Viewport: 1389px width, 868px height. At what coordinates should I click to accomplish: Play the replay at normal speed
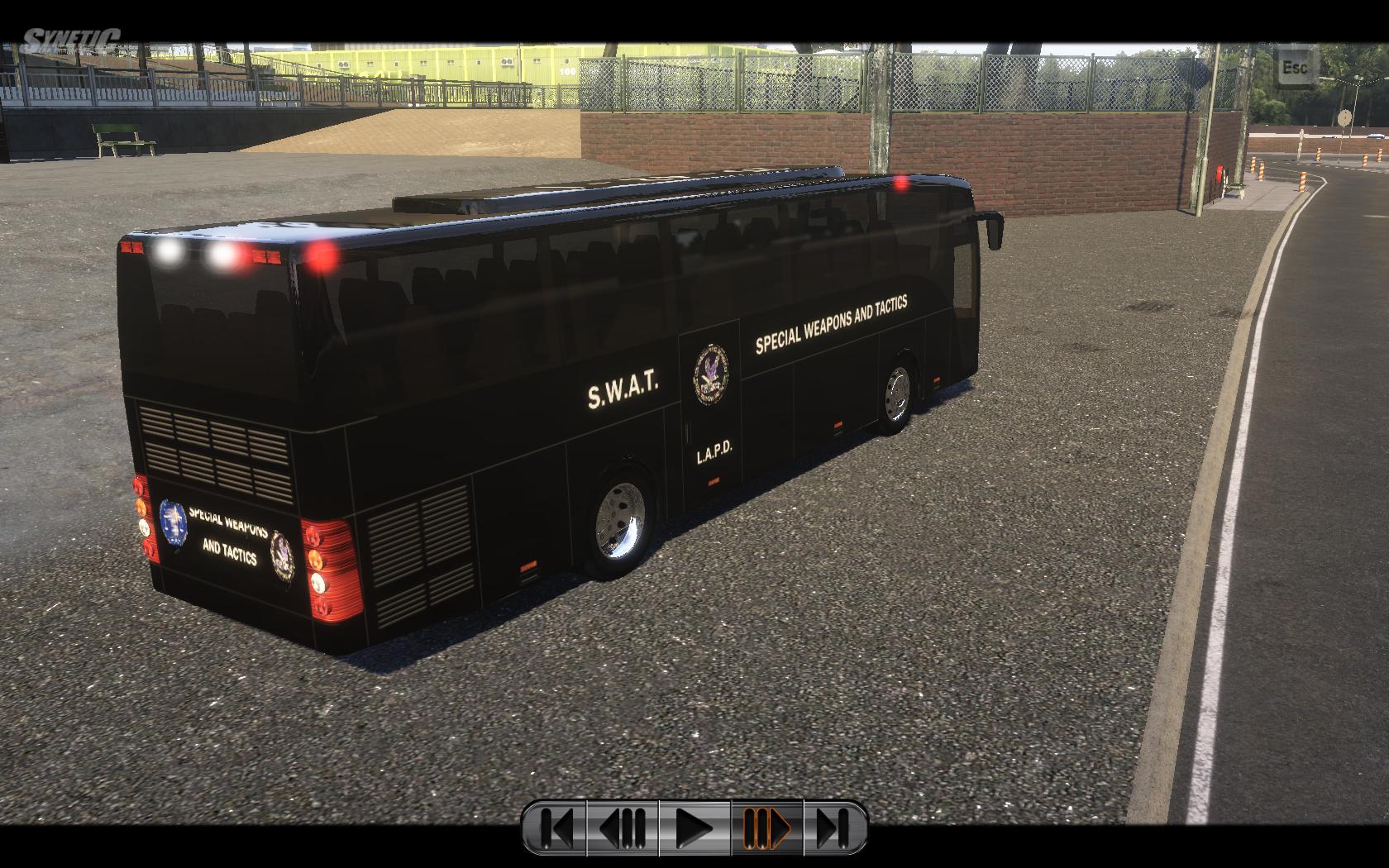[694, 827]
